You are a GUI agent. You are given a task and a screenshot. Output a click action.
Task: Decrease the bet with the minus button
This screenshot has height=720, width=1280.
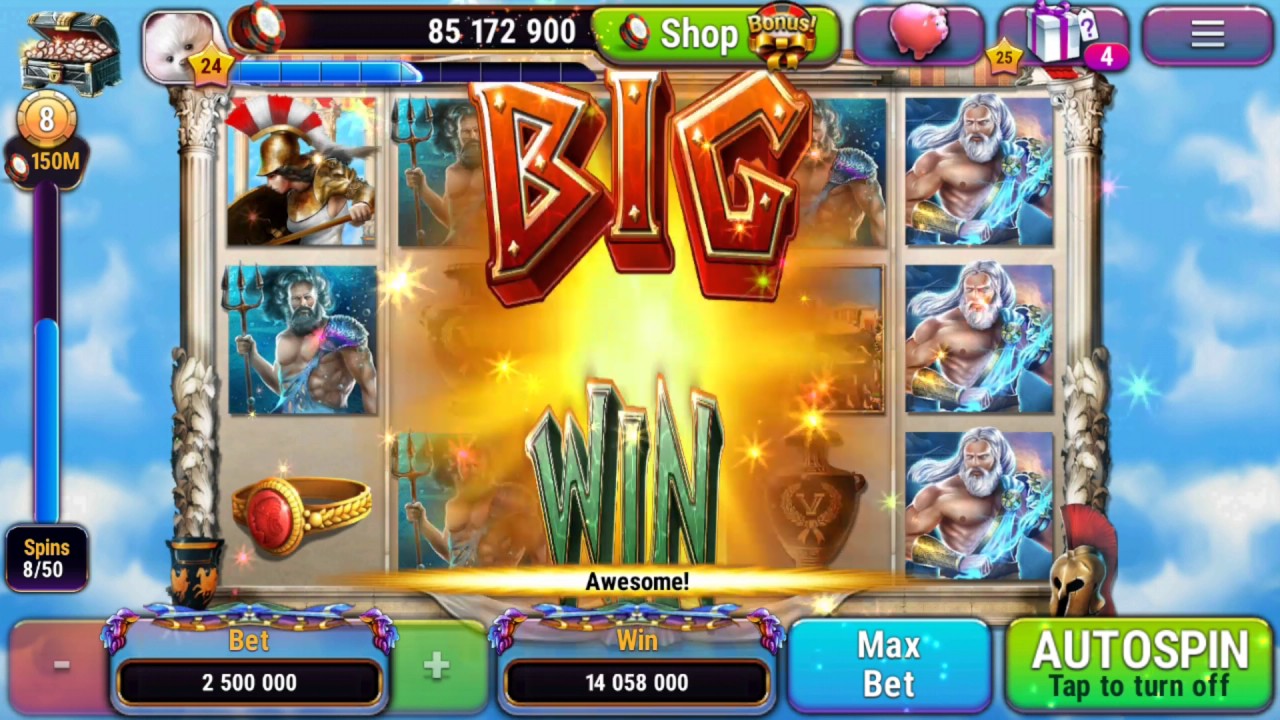pos(60,663)
